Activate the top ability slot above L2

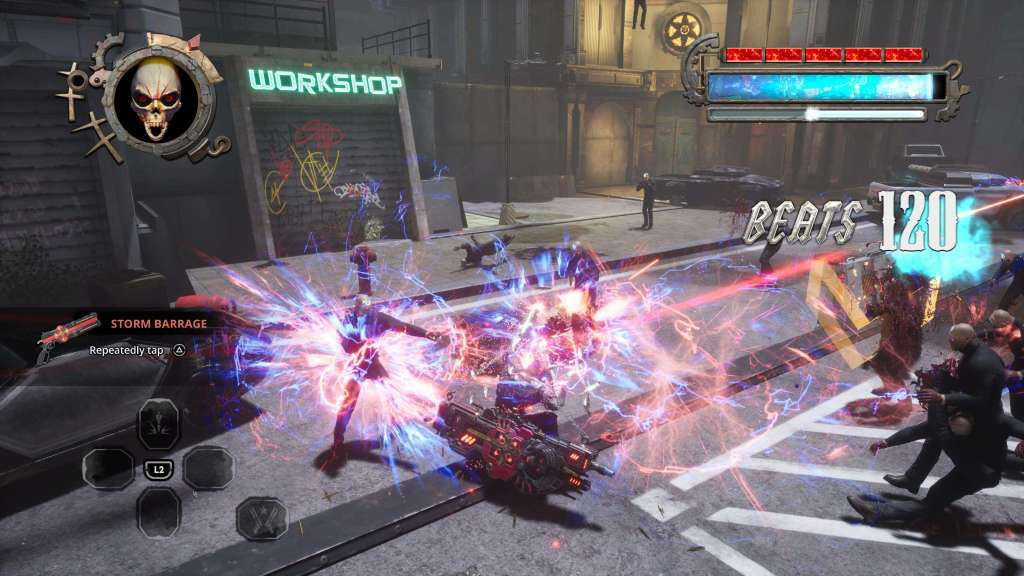(158, 422)
